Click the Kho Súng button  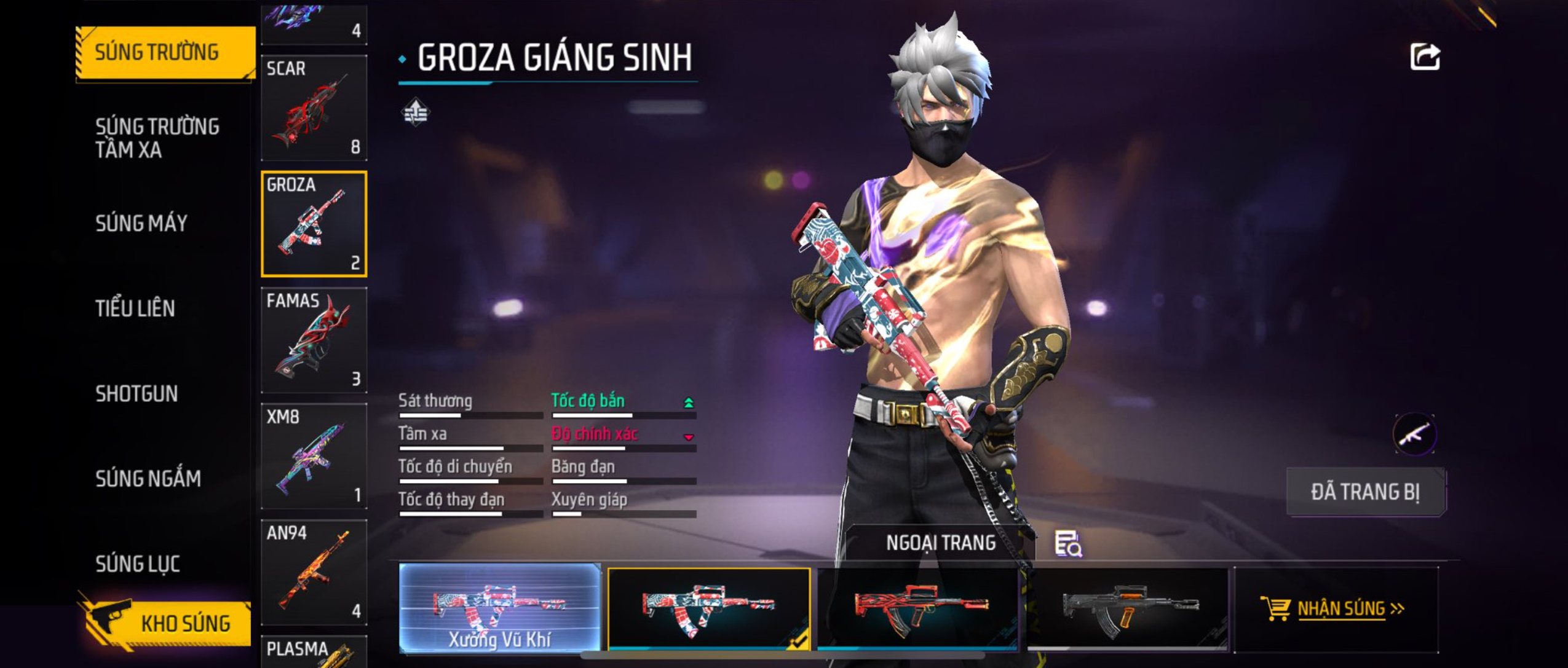pos(165,623)
